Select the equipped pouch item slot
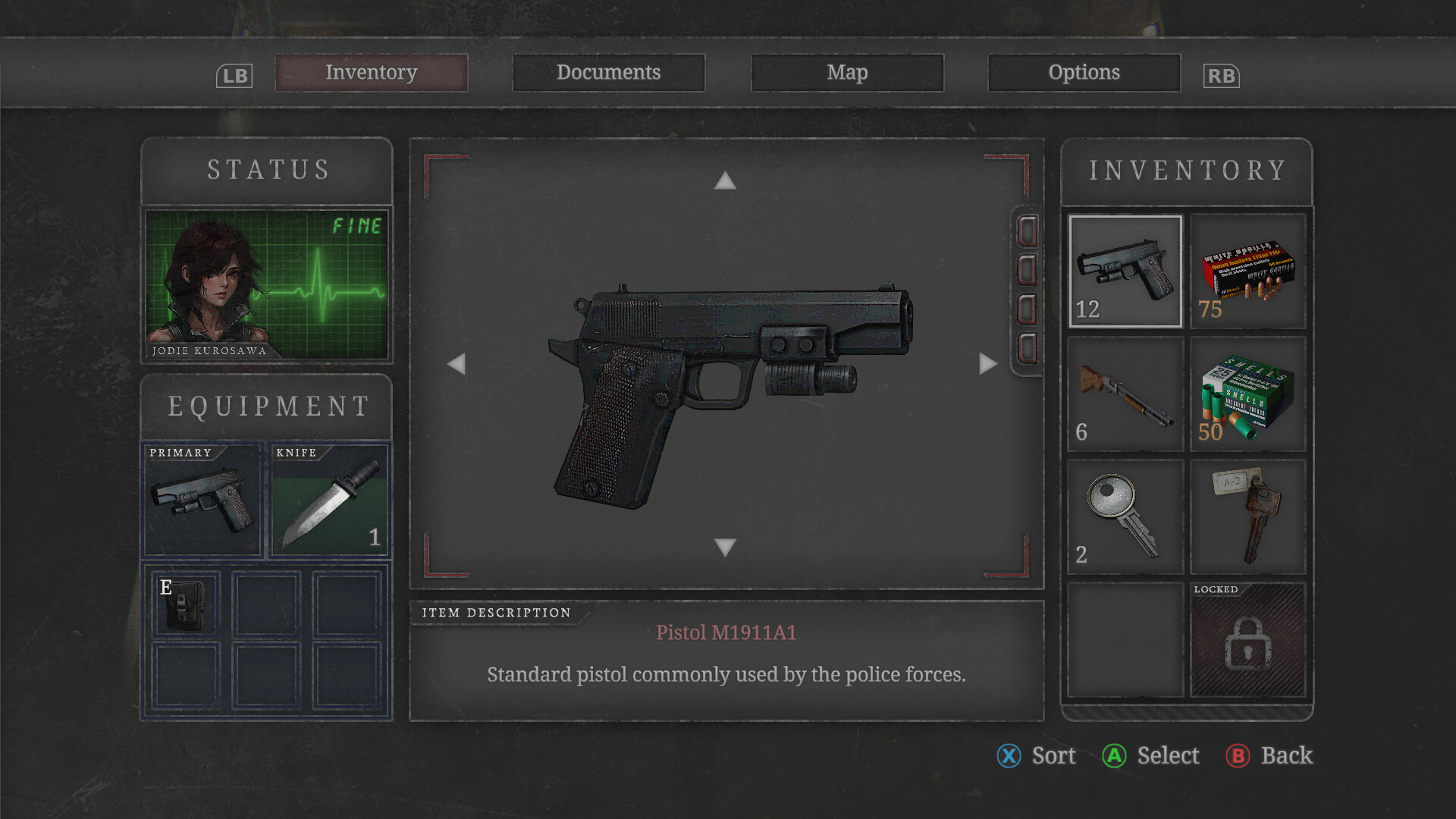This screenshot has height=819, width=1456. (x=186, y=604)
